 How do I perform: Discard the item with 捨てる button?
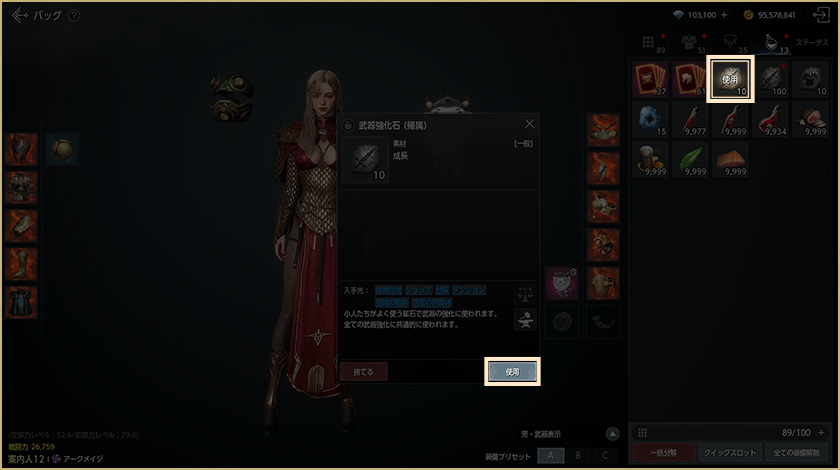click(363, 371)
